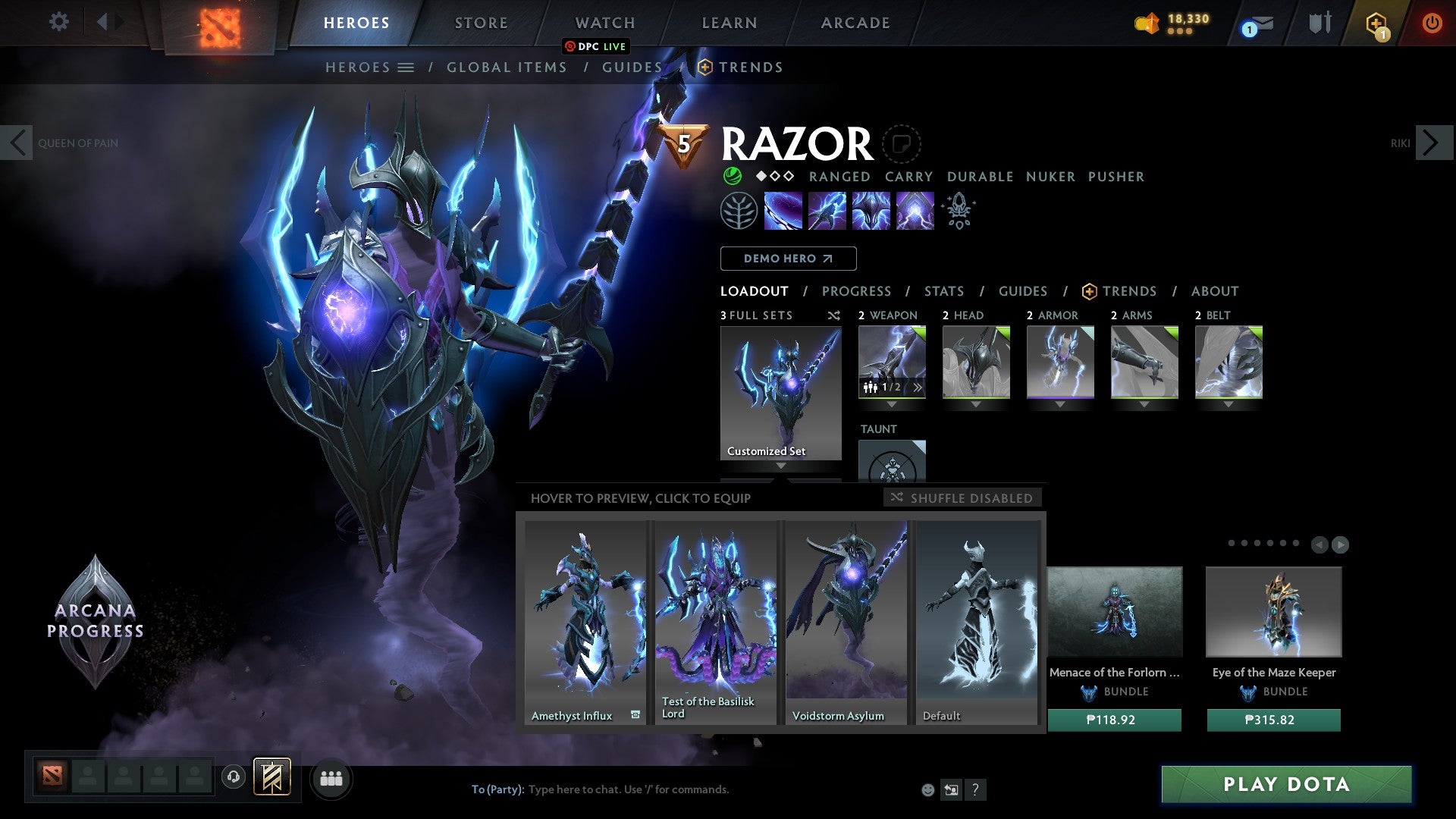Open voice chat headset icon near party slots
The width and height of the screenshot is (1456, 819).
(x=233, y=777)
